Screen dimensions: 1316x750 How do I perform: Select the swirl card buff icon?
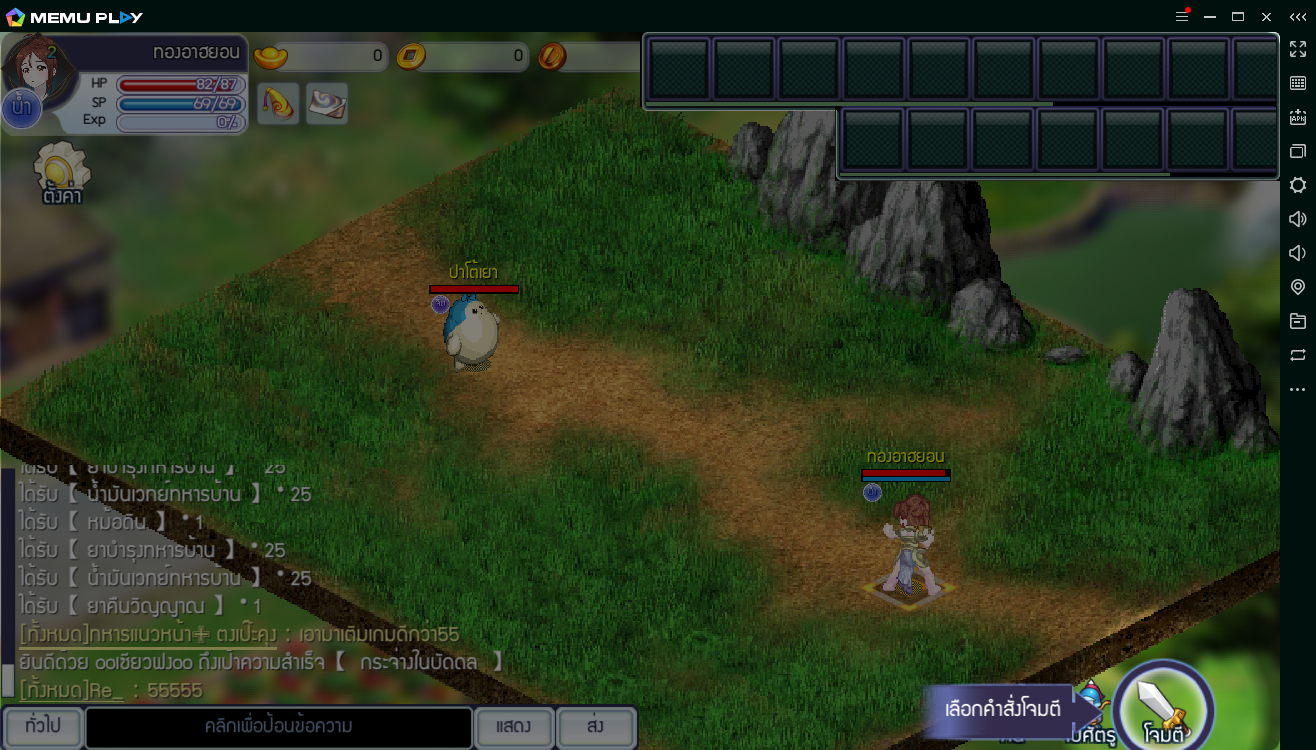coord(327,104)
